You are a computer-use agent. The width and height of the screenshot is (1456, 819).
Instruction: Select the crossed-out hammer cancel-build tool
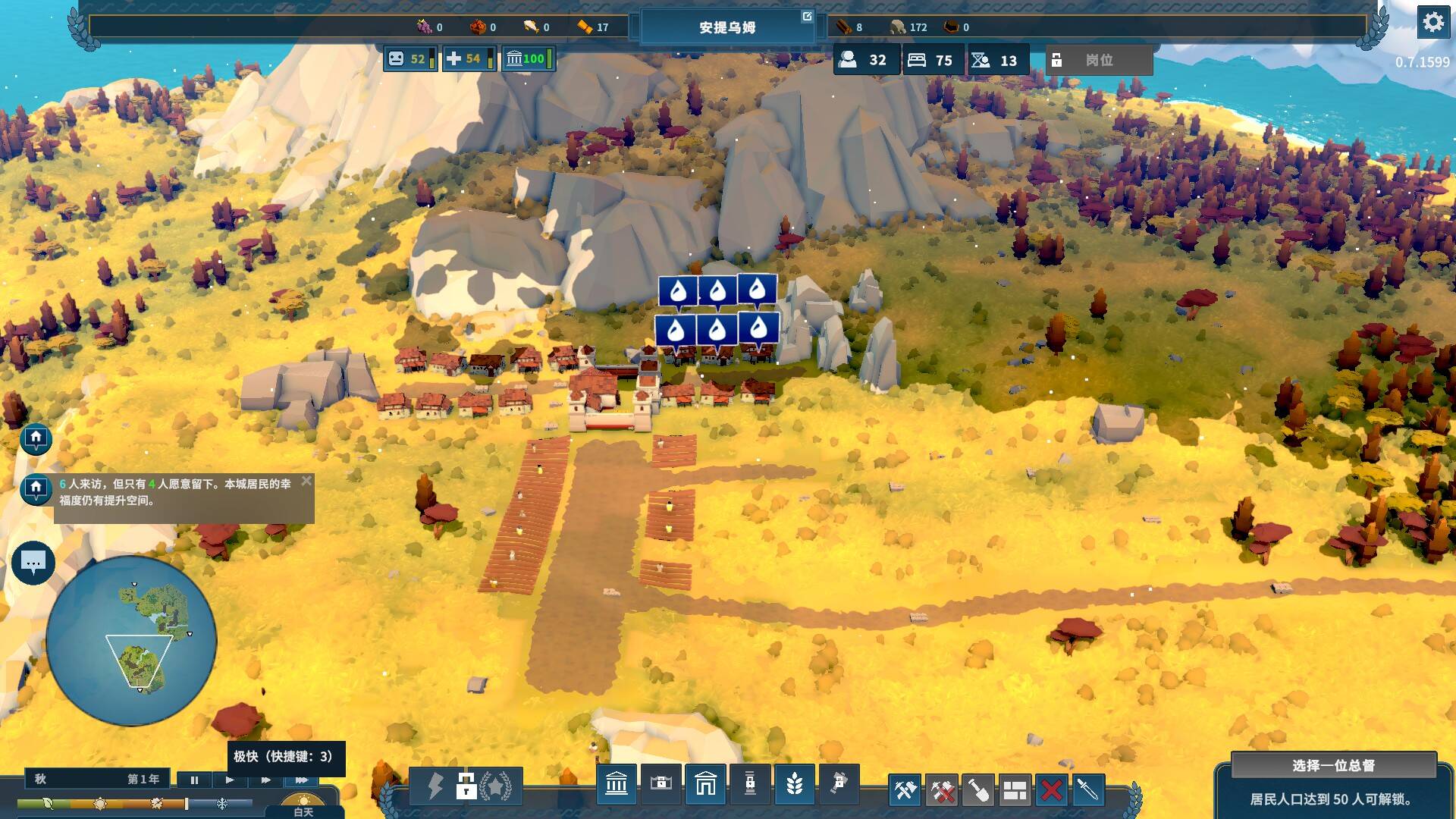(x=942, y=791)
